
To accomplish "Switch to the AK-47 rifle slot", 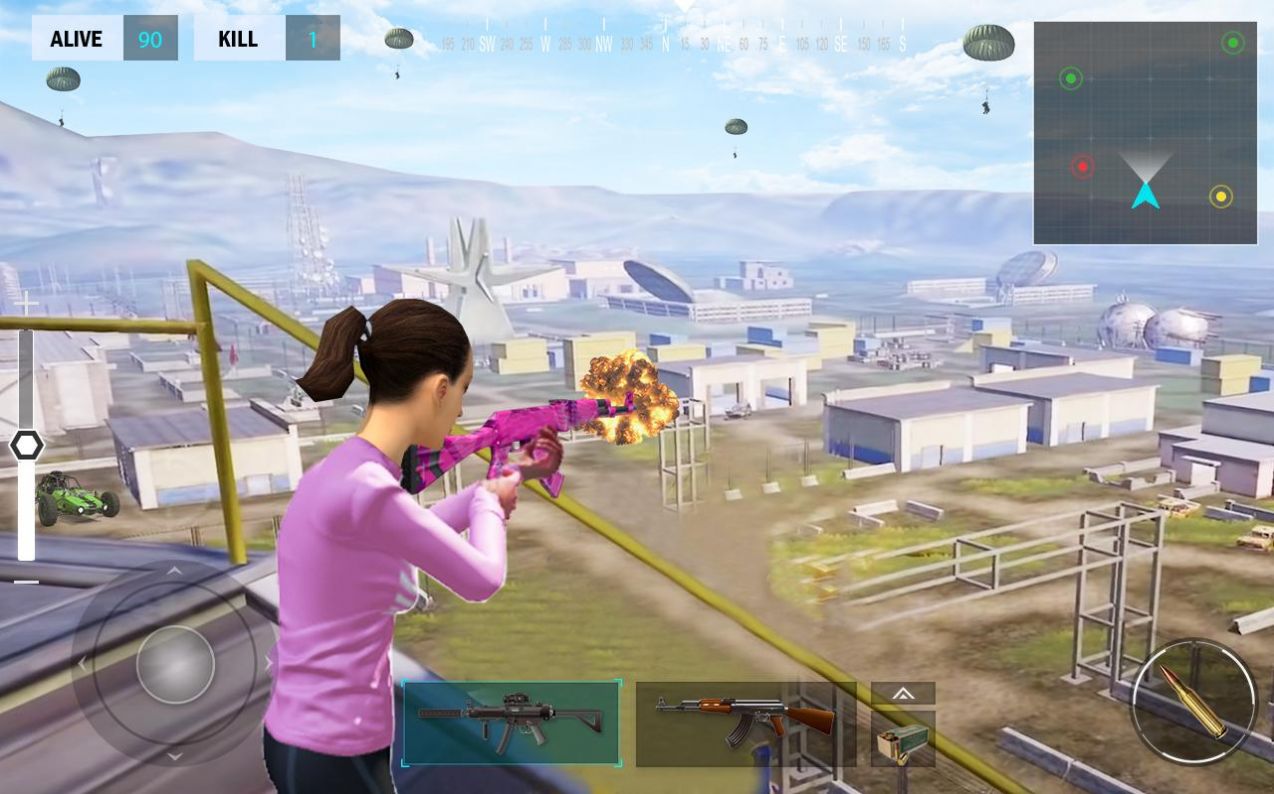I will pos(745,723).
